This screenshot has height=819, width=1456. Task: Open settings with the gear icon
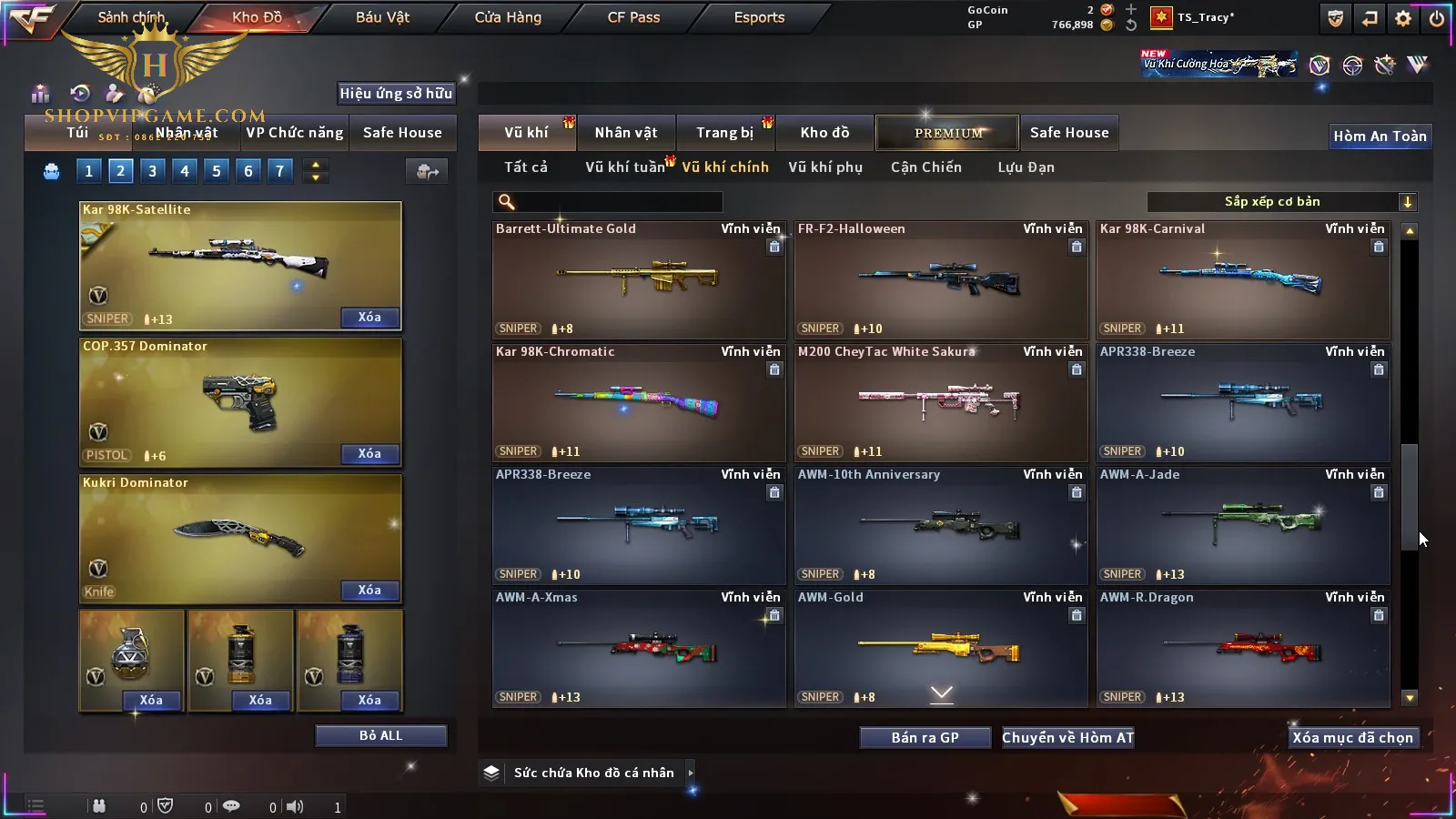[x=1403, y=18]
